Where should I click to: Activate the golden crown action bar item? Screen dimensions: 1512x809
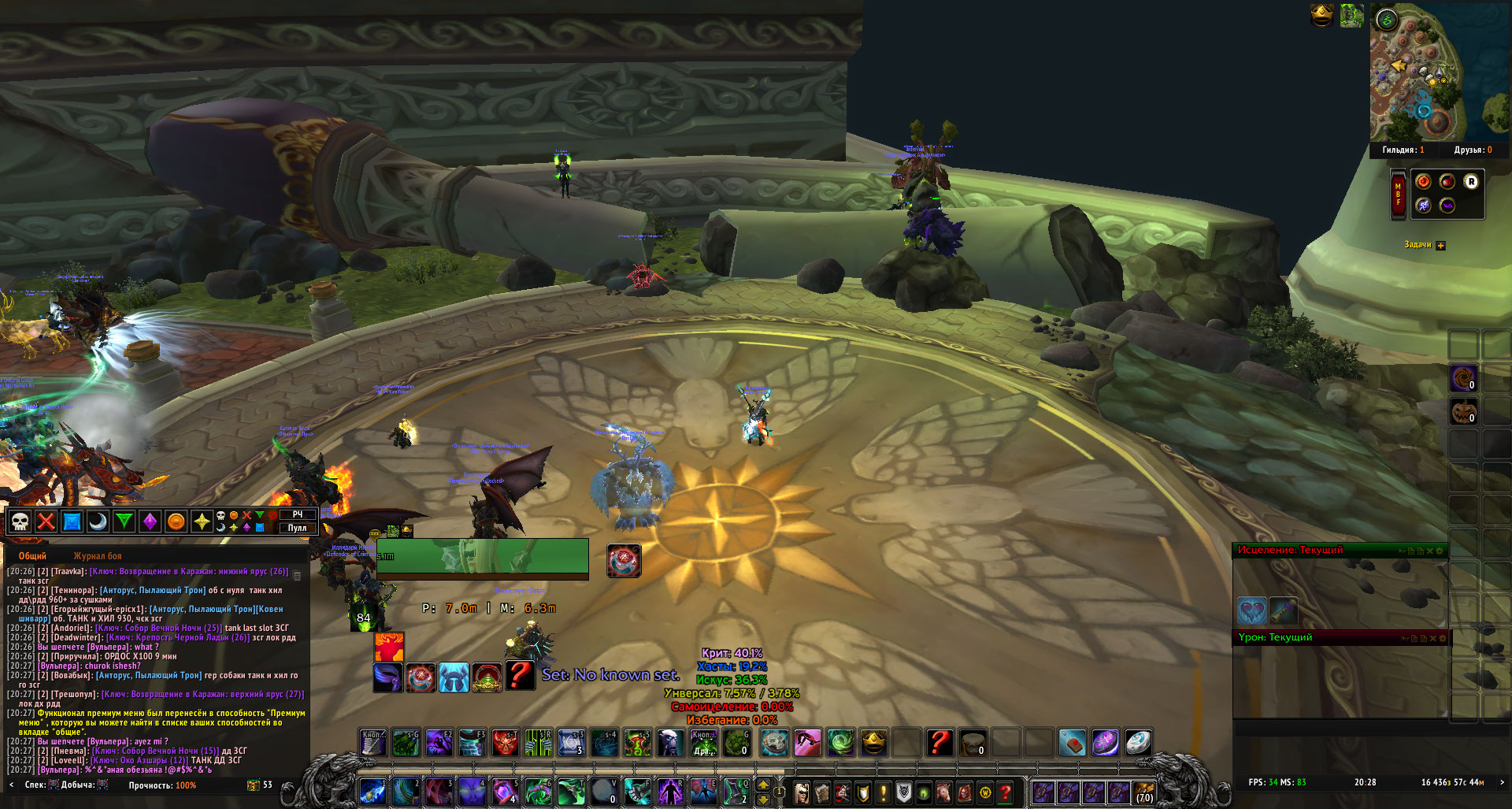[x=873, y=742]
